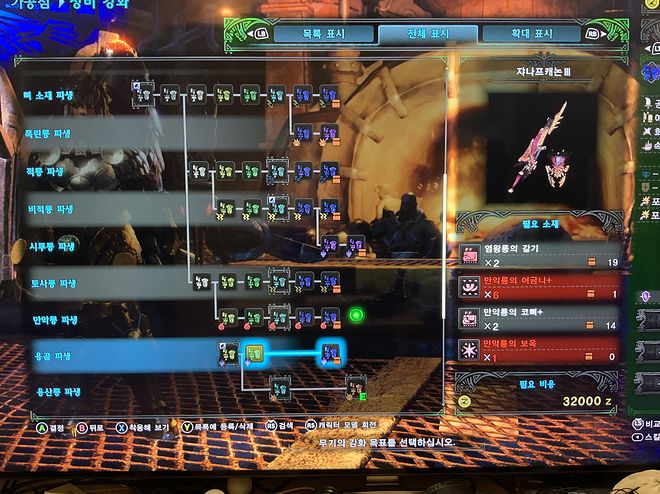
Task: Choose the 만악룡의 어금니+ material row
Action: point(538,288)
